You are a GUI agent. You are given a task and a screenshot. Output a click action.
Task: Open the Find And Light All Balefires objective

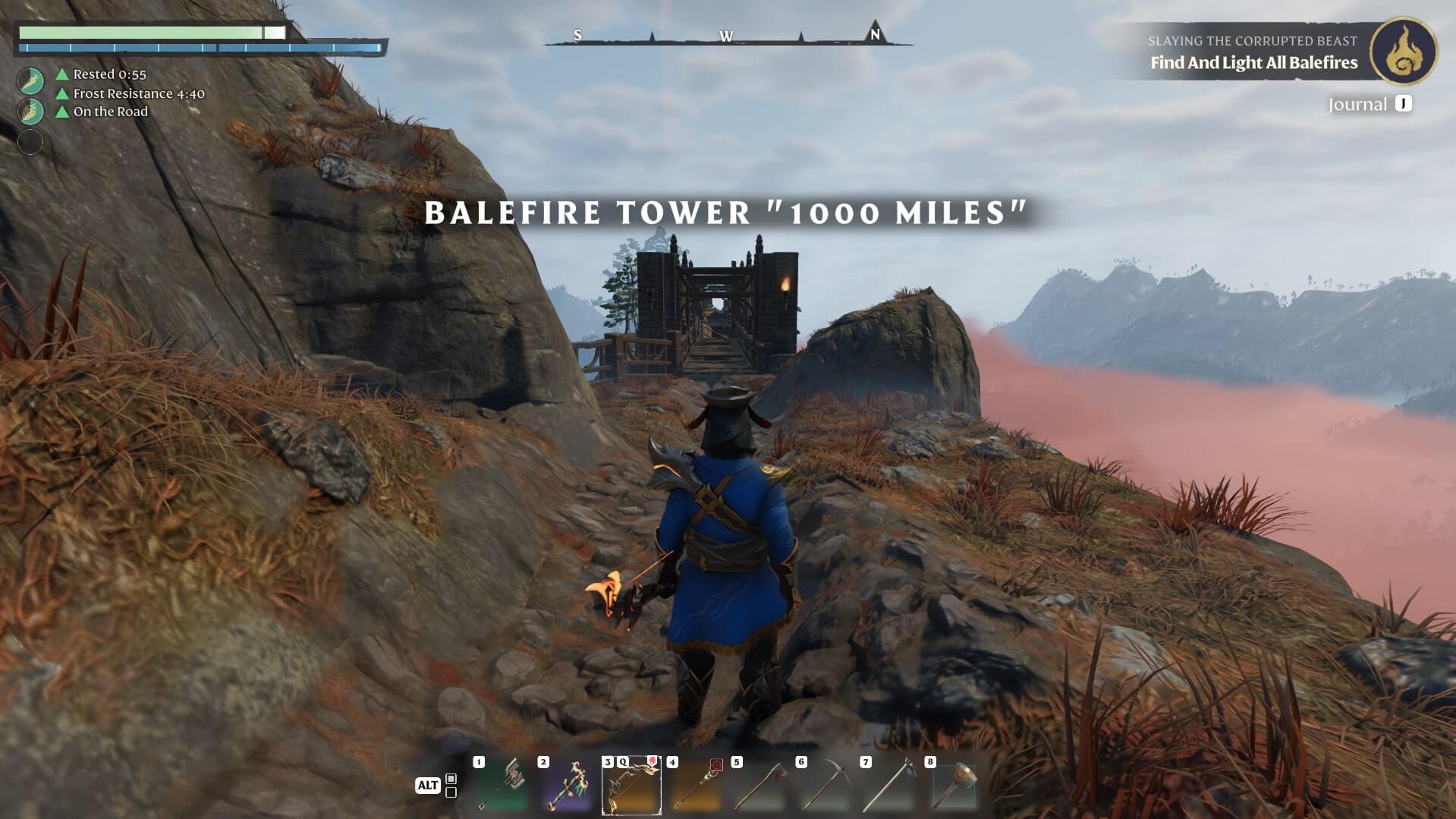pos(1253,63)
